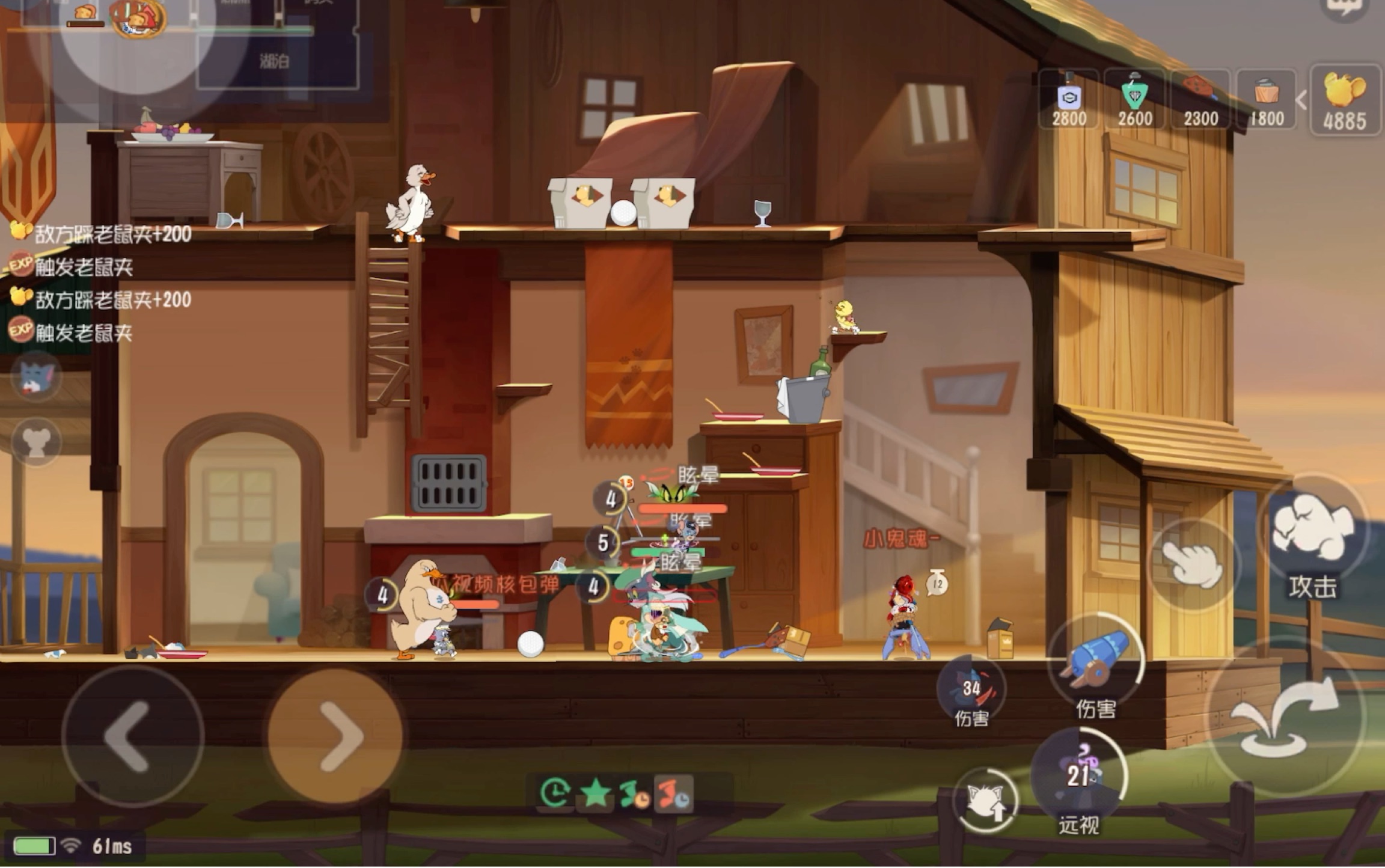Select the Tom cat portrait icon
This screenshot has height=868, width=1385.
[x=36, y=377]
